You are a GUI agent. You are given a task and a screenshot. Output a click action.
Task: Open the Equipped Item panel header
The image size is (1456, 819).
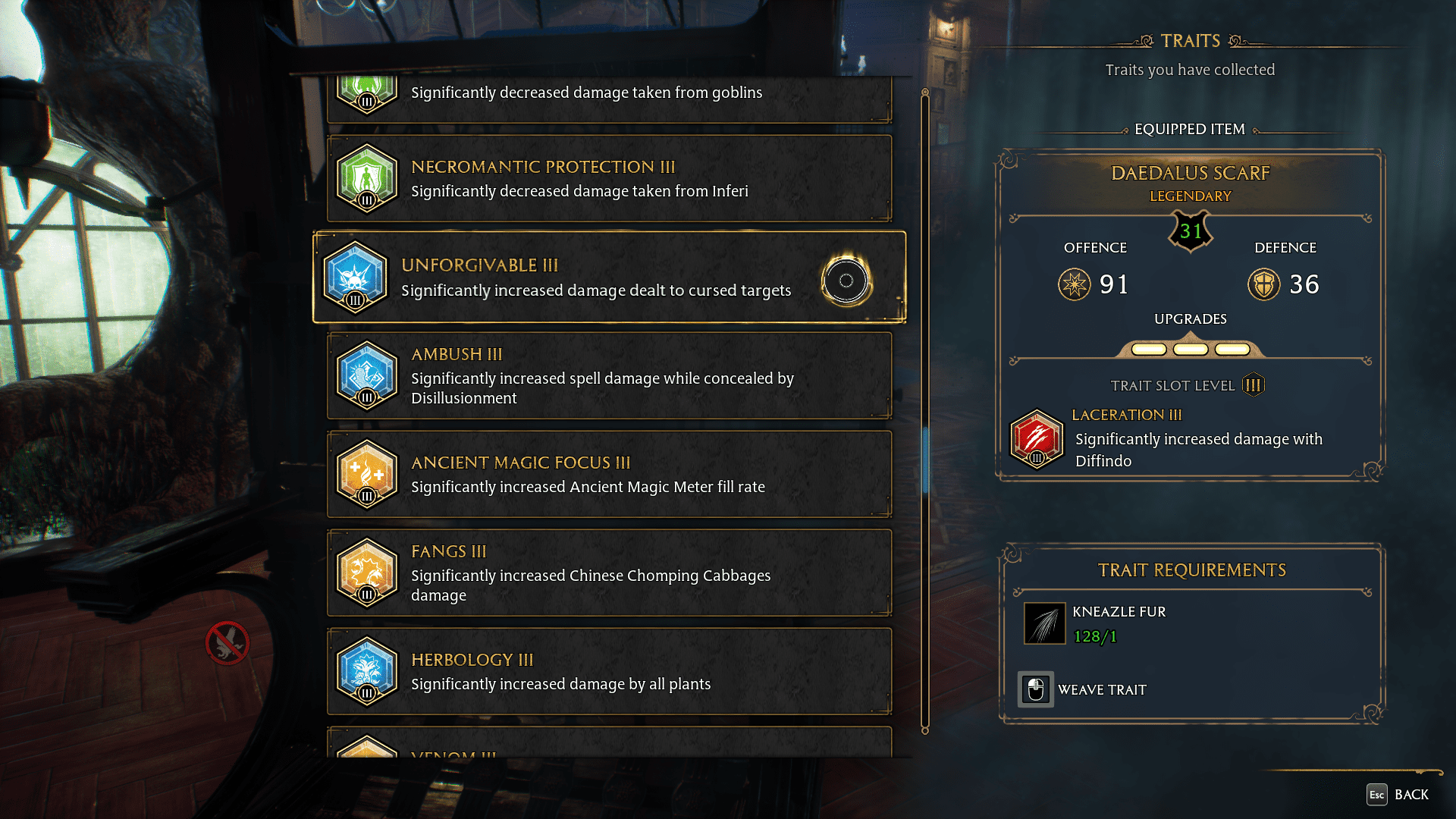1190,129
